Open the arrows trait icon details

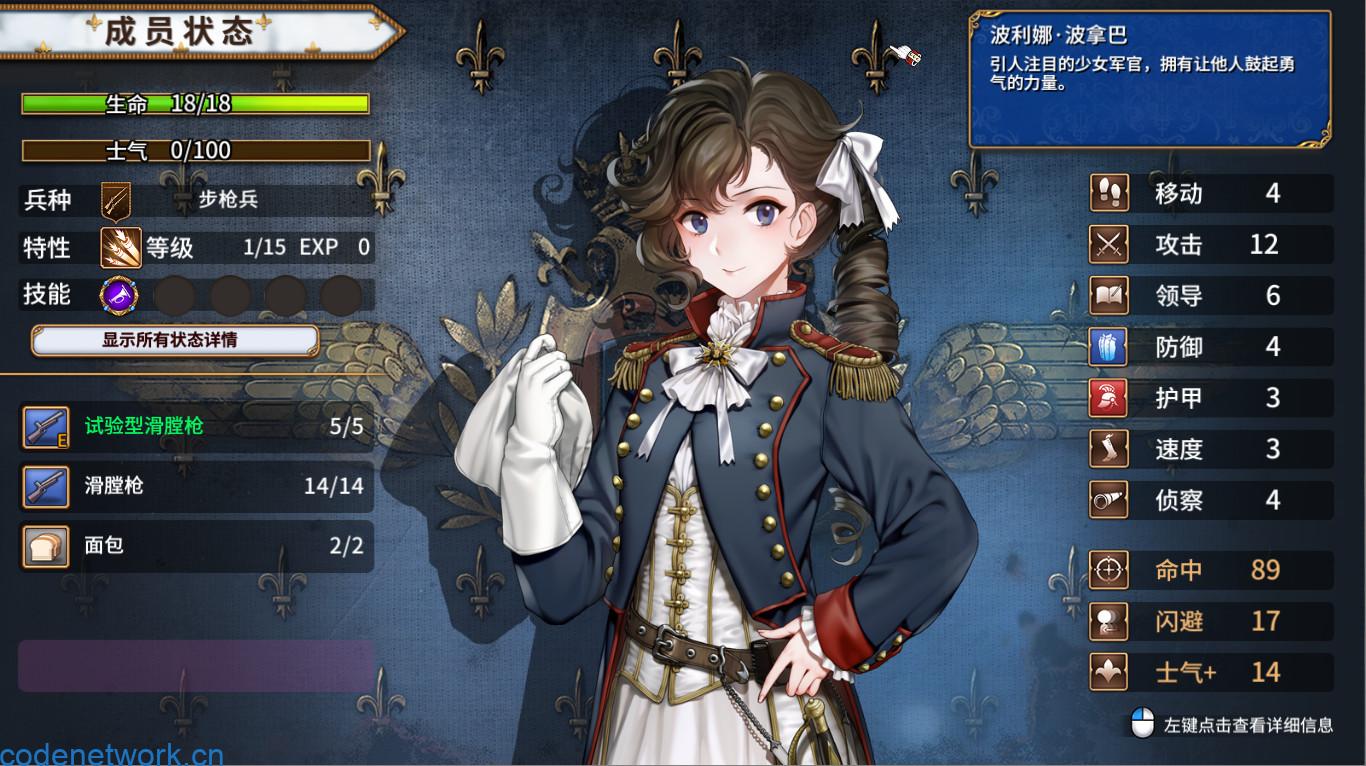tap(120, 247)
